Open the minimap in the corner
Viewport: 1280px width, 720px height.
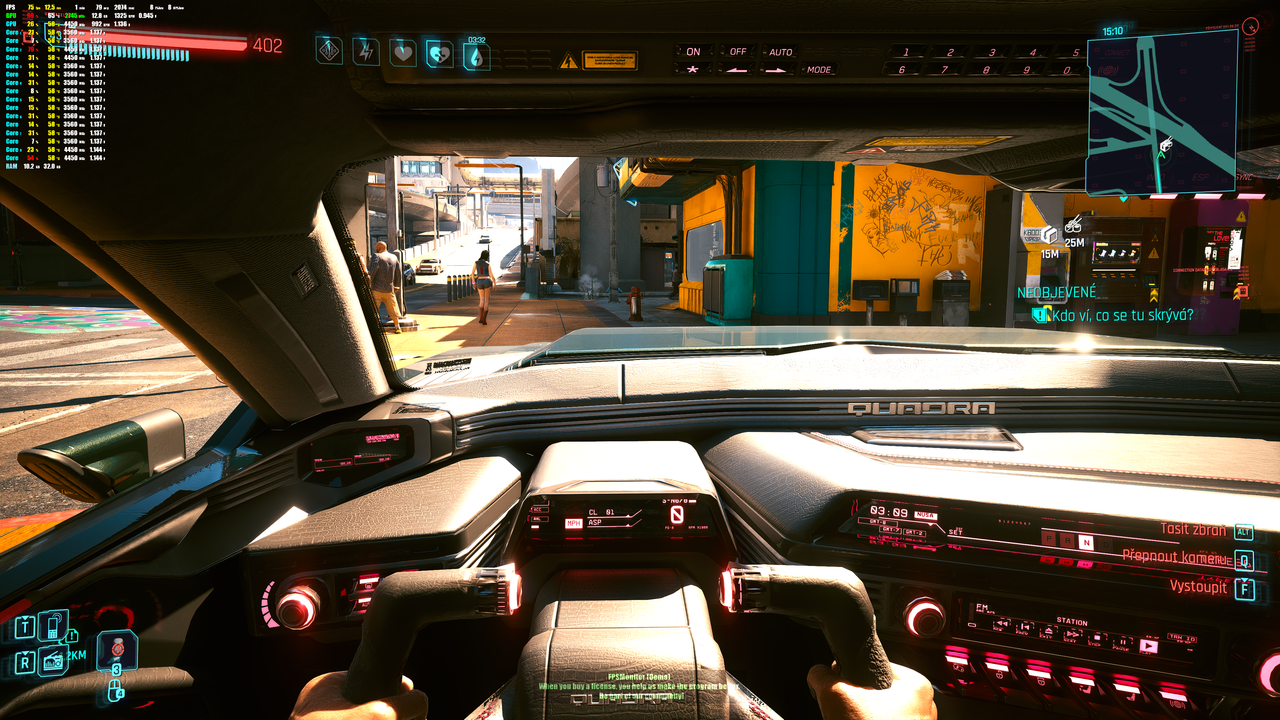1160,112
